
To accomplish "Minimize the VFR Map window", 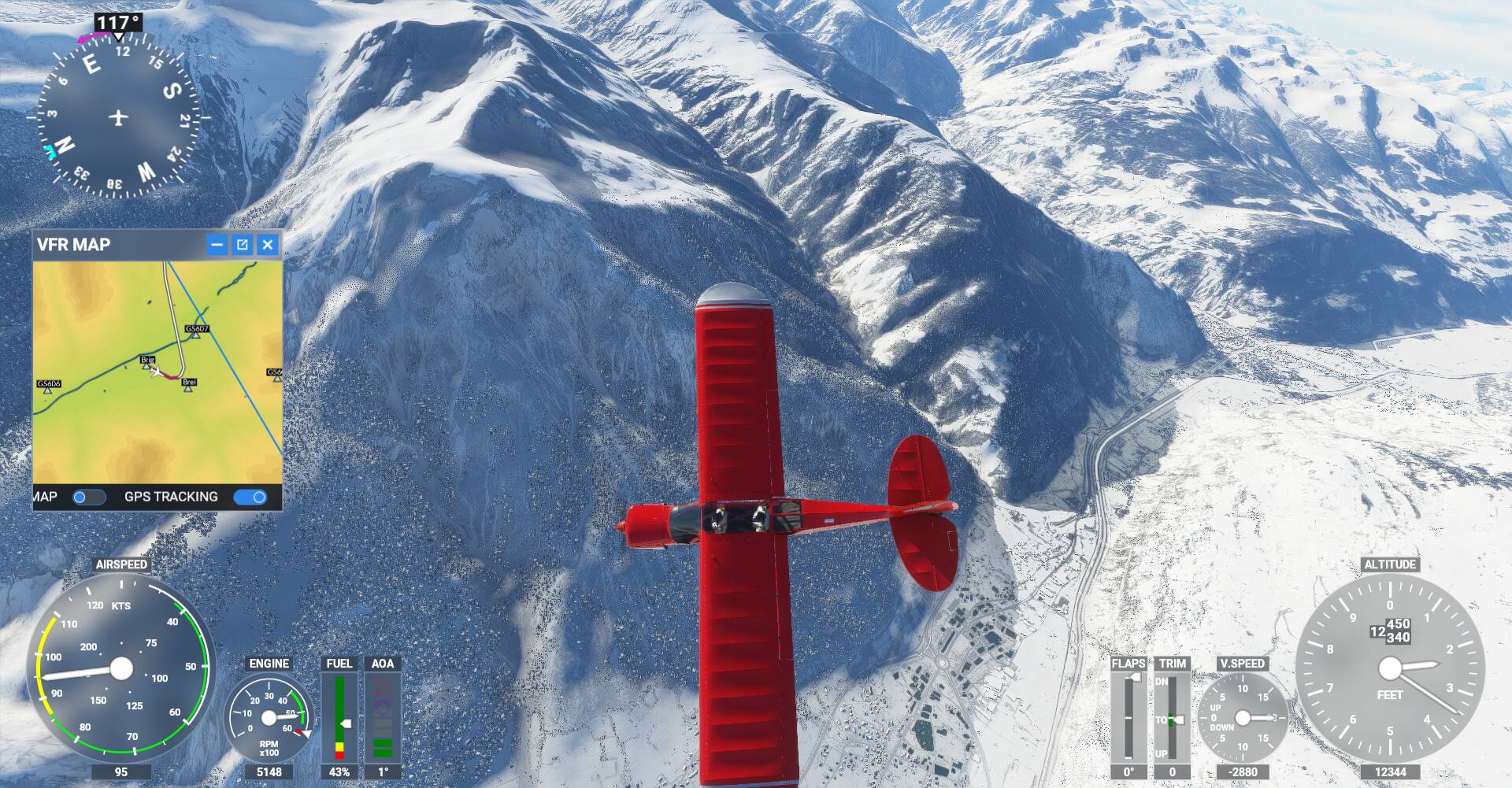I will point(217,245).
